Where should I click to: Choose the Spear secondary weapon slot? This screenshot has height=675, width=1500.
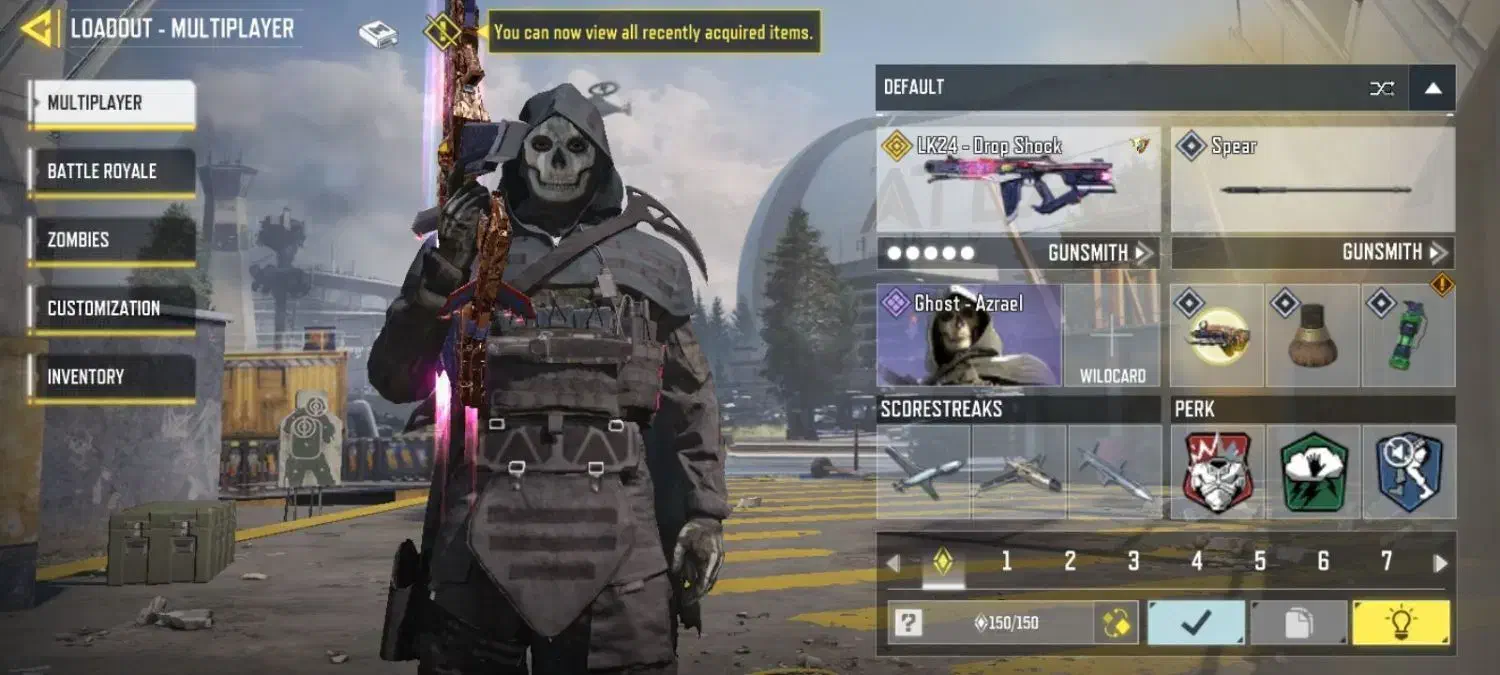click(x=1312, y=180)
